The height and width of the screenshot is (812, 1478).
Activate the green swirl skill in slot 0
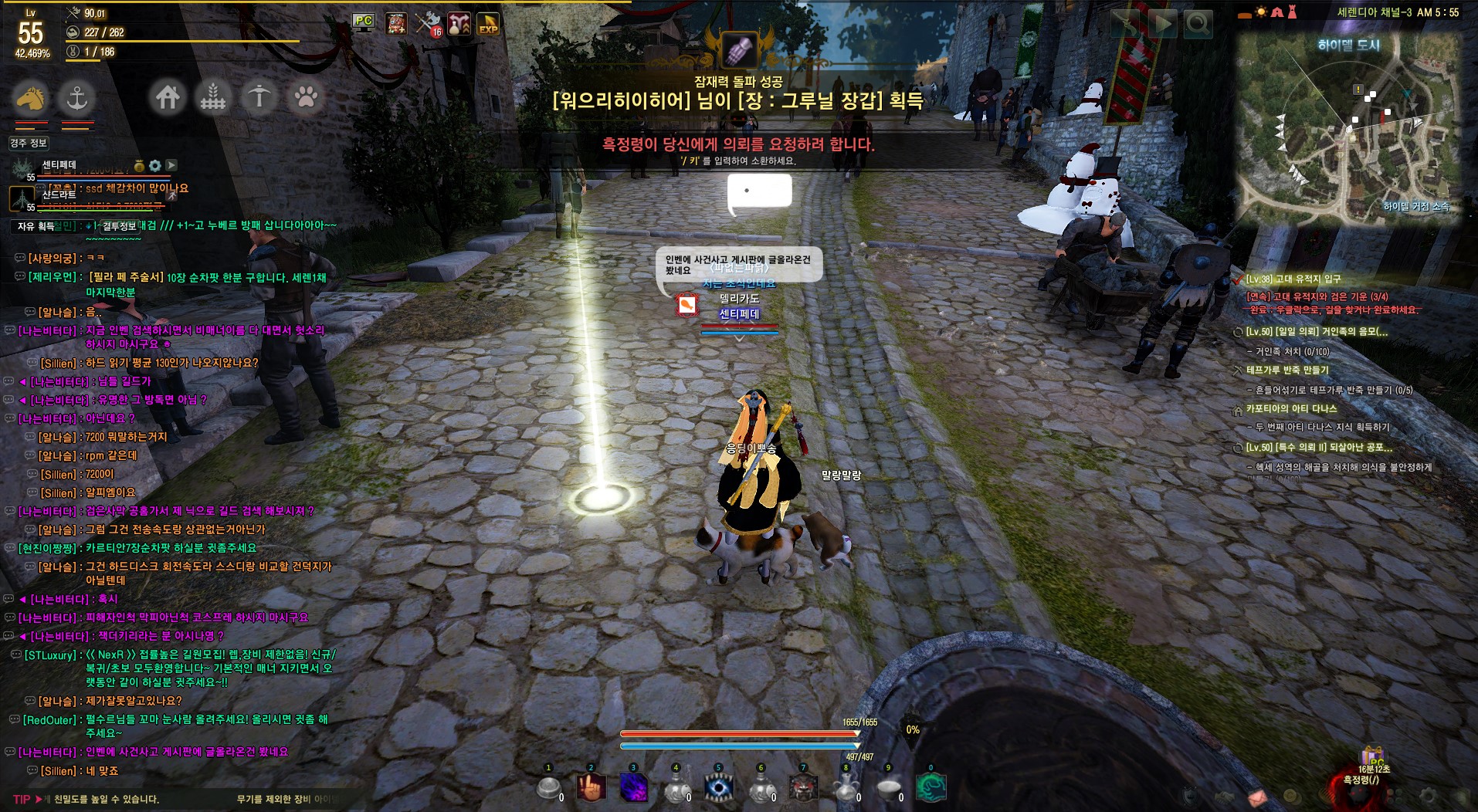931,788
